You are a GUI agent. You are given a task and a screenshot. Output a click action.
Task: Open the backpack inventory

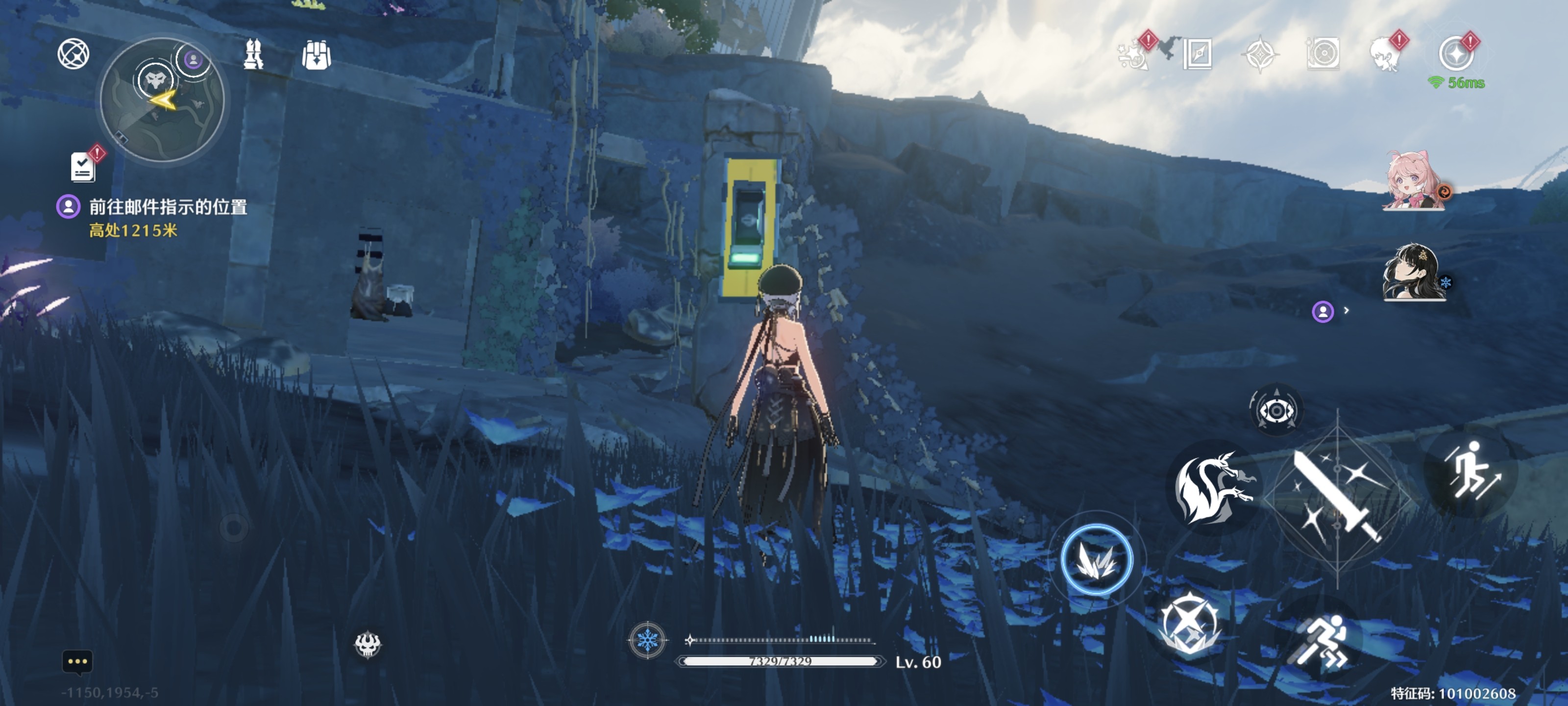(x=316, y=55)
